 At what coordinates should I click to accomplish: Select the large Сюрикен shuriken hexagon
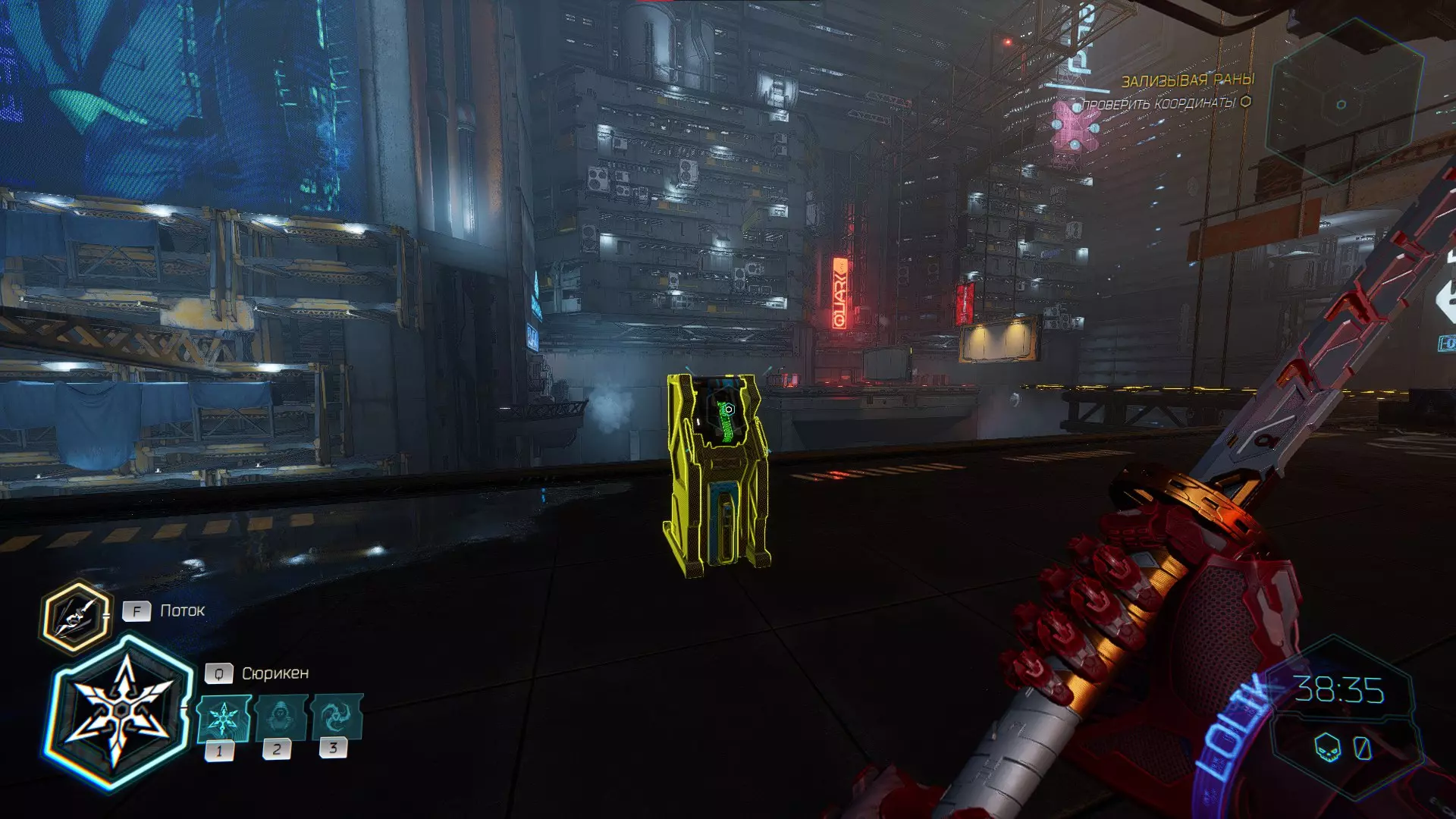(120, 711)
